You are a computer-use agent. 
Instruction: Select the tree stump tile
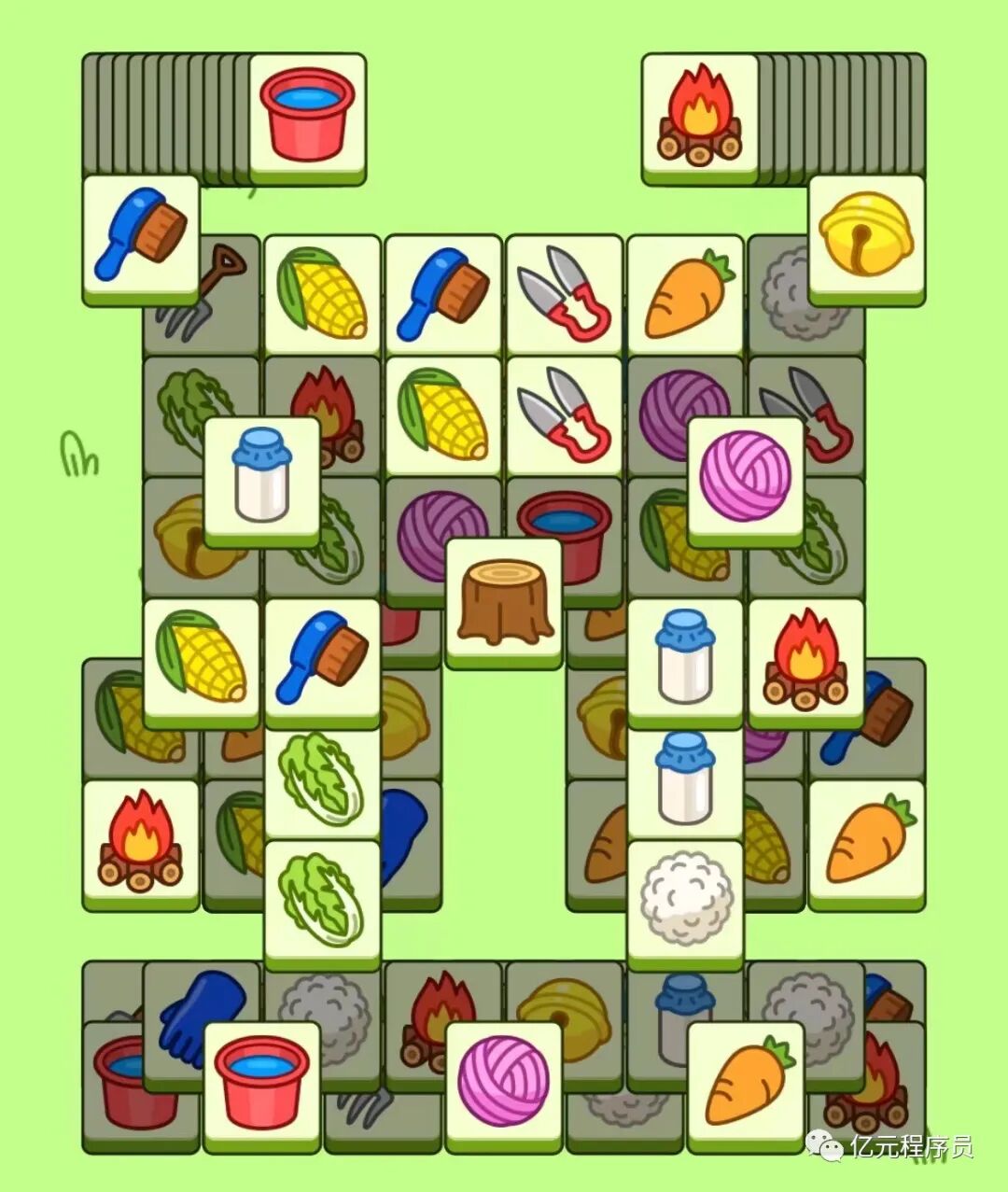504,601
